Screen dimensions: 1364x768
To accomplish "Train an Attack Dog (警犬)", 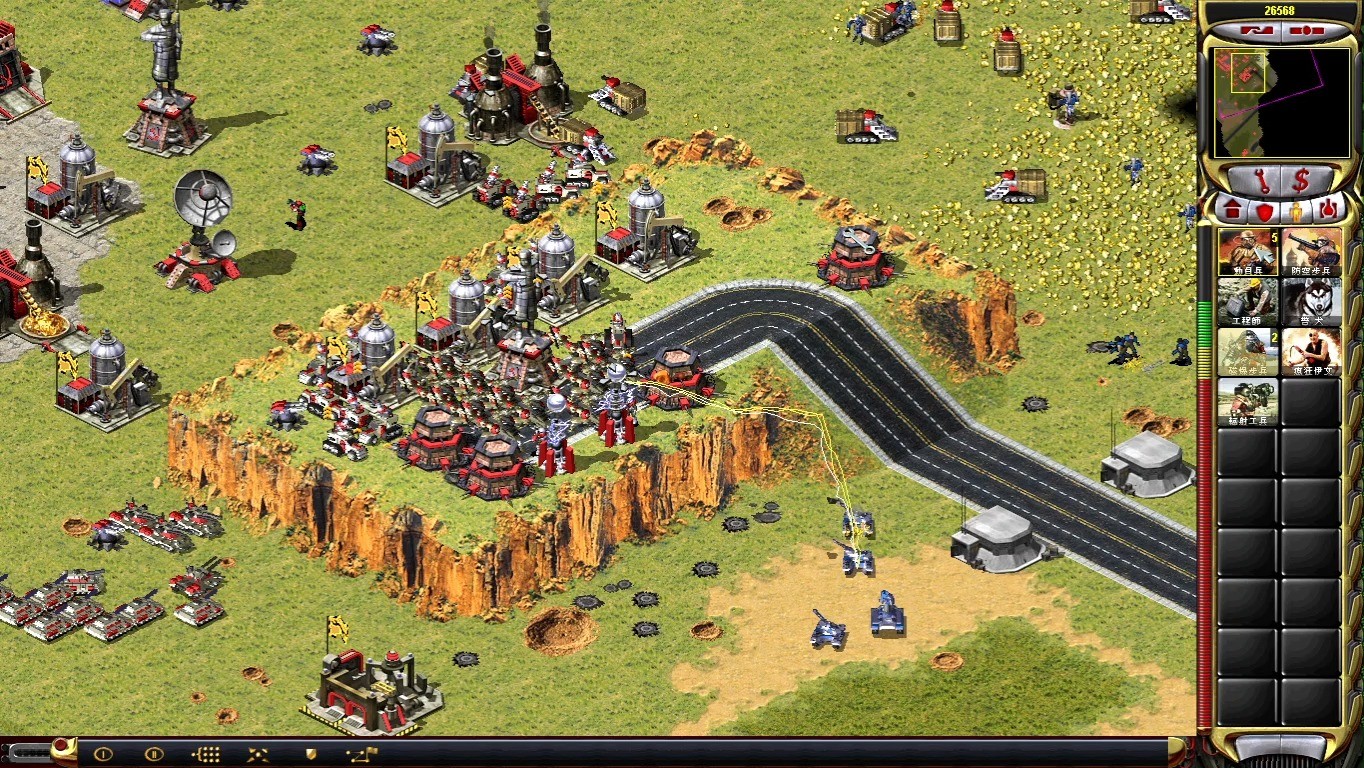I will point(1311,302).
